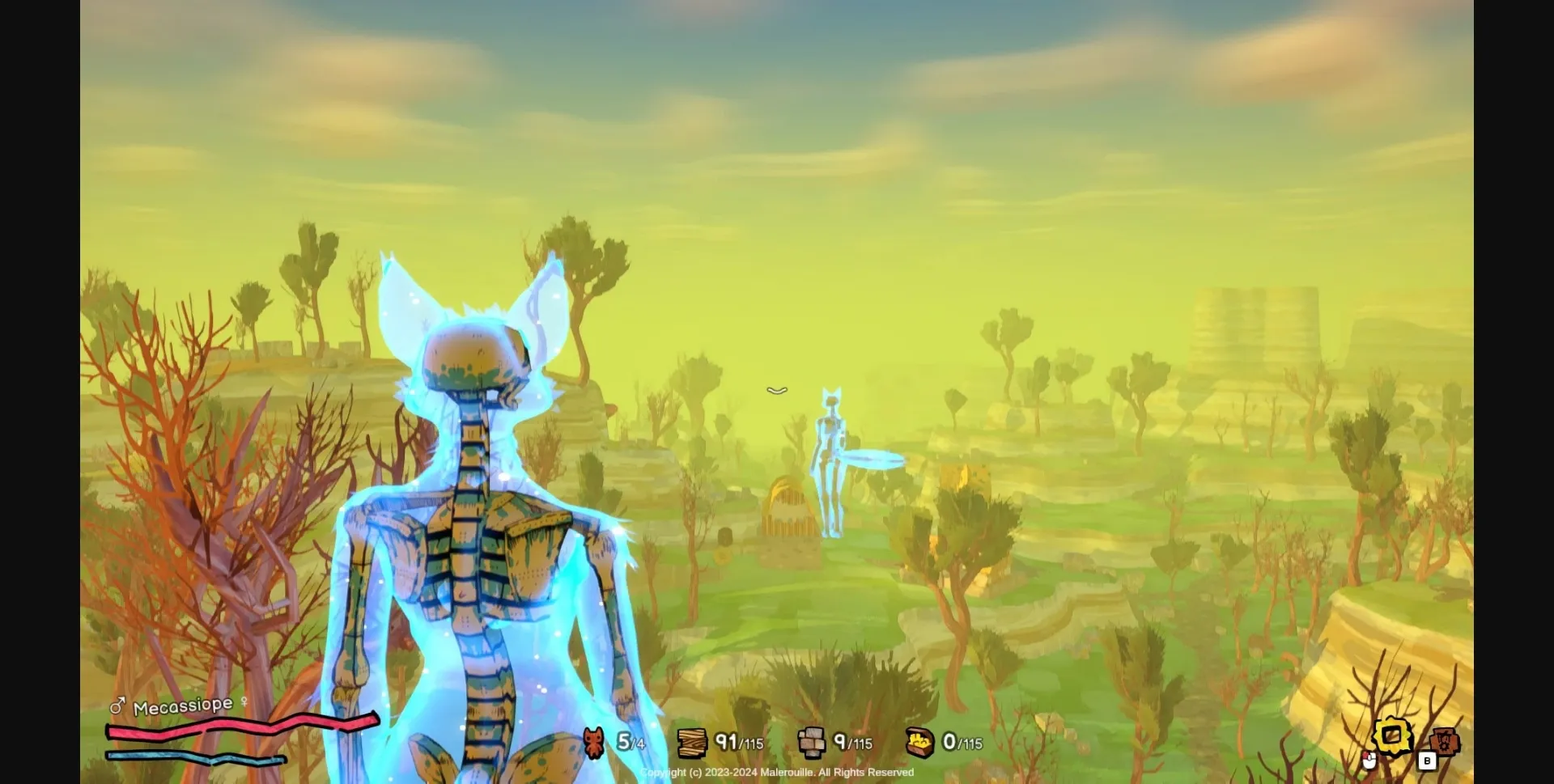
Task: Click the blue stamina bar below health
Action: pyautogui.click(x=194, y=758)
